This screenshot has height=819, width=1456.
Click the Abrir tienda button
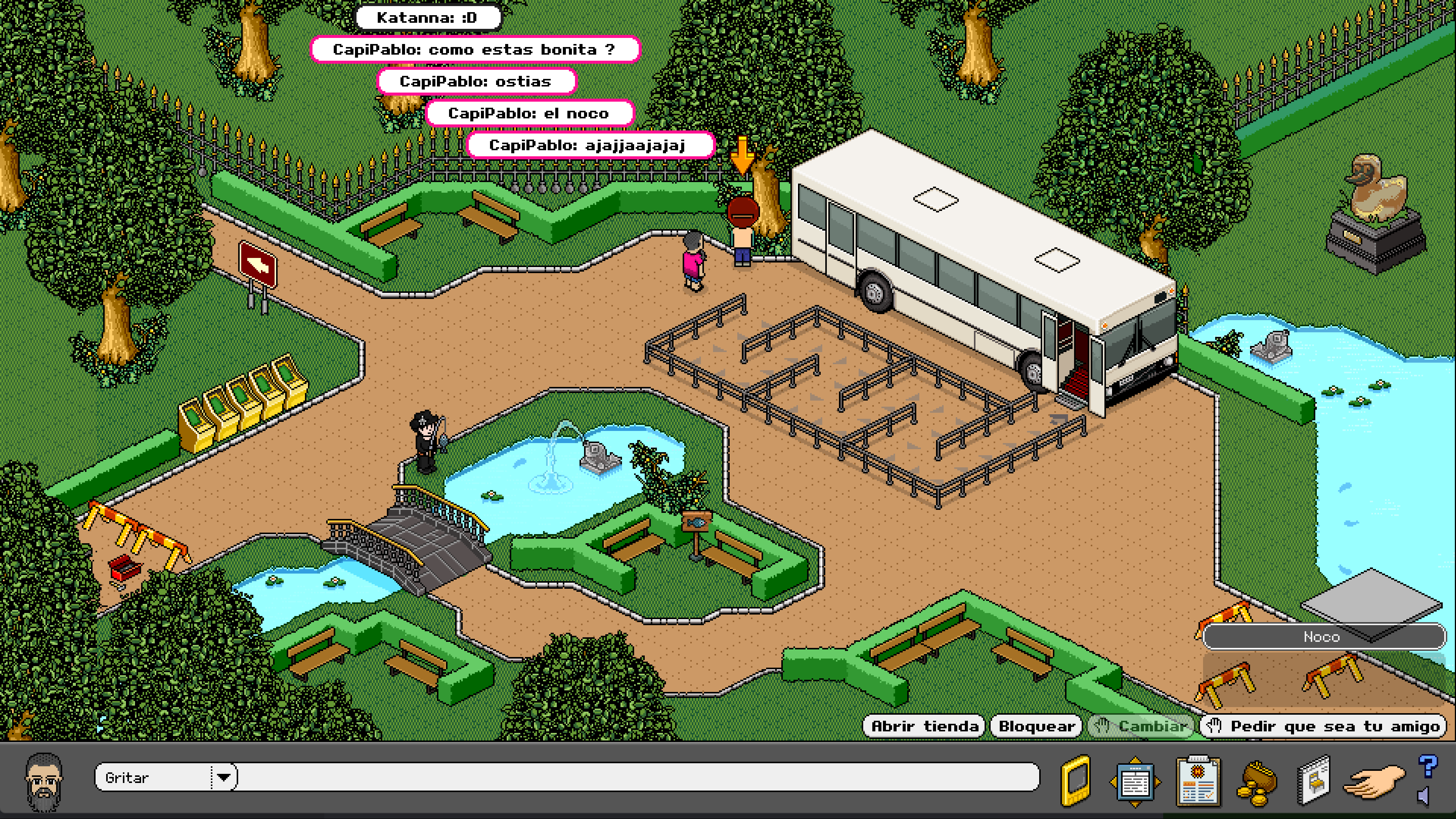[924, 726]
